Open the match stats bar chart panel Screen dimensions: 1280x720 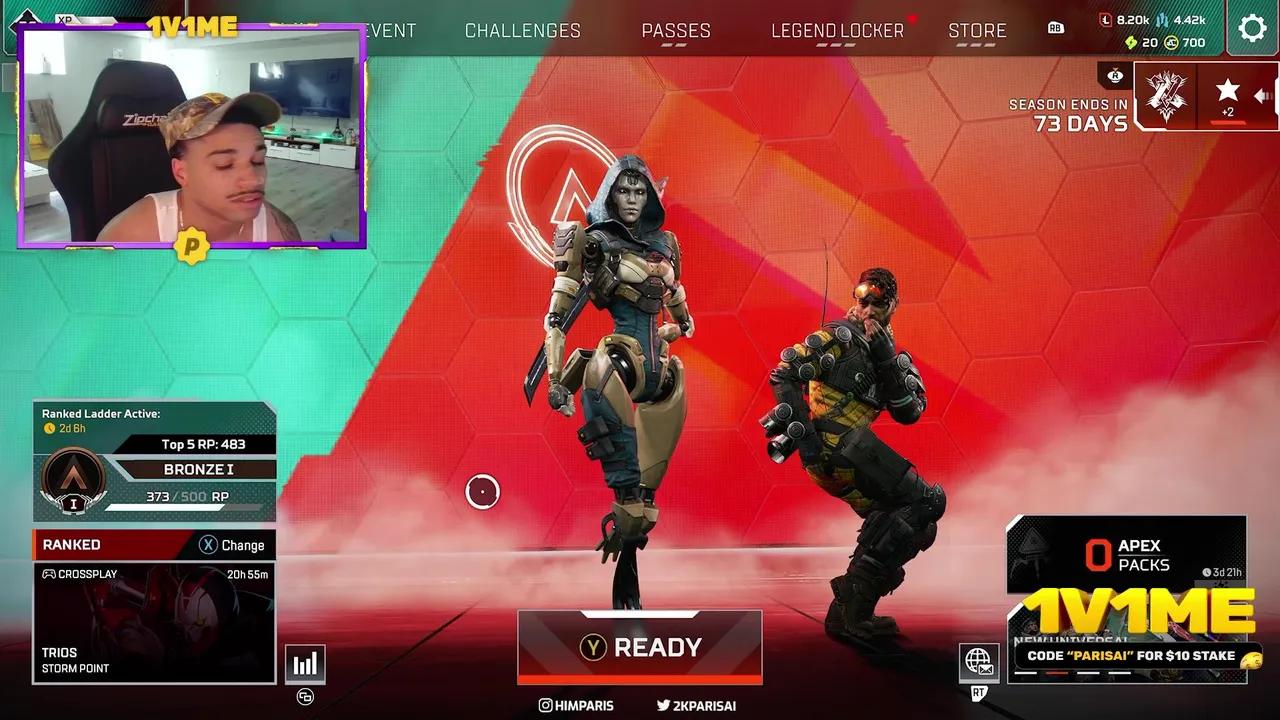[x=305, y=662]
